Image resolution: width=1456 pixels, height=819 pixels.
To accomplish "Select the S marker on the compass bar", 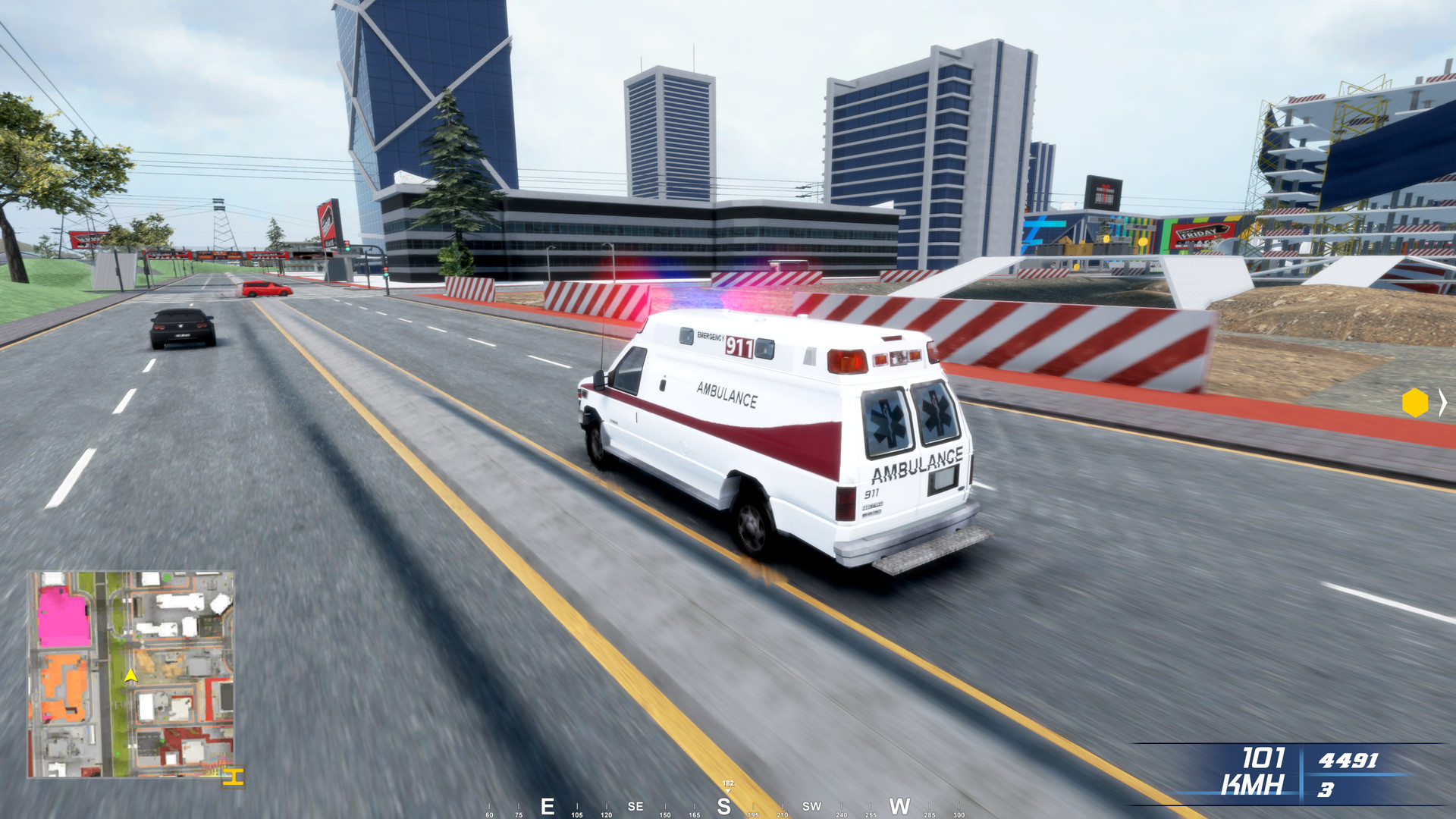I will (723, 805).
